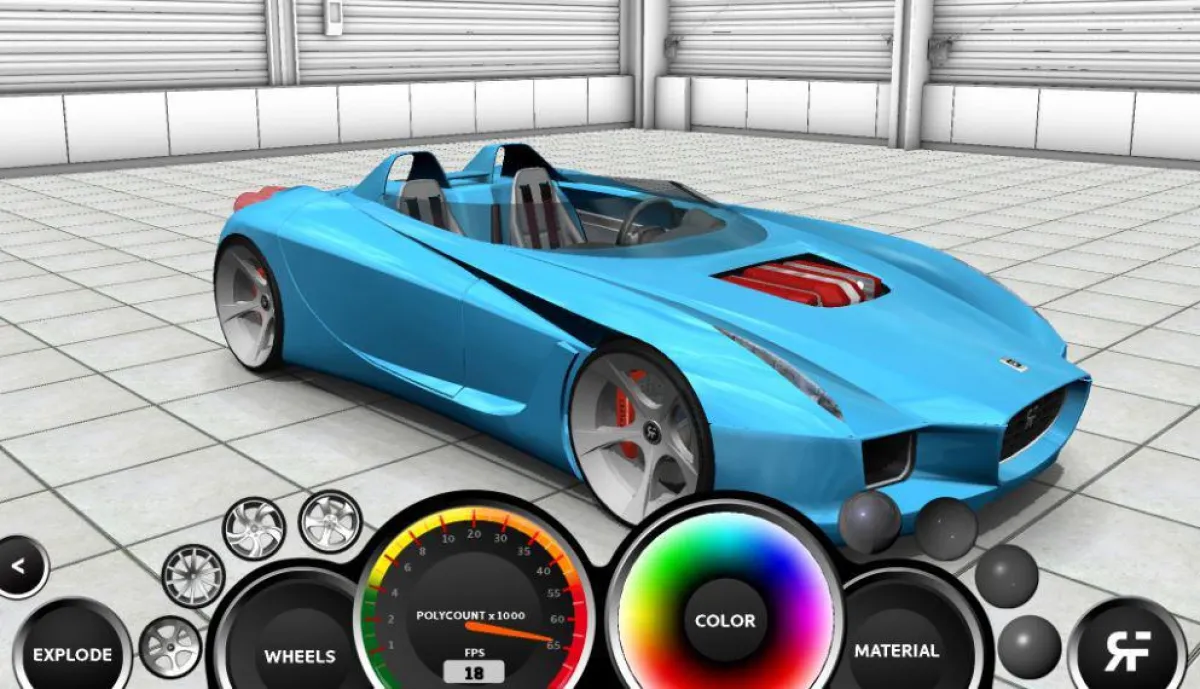Open the WHEELS selector
Screen dimensions: 1200x689
[x=299, y=656]
